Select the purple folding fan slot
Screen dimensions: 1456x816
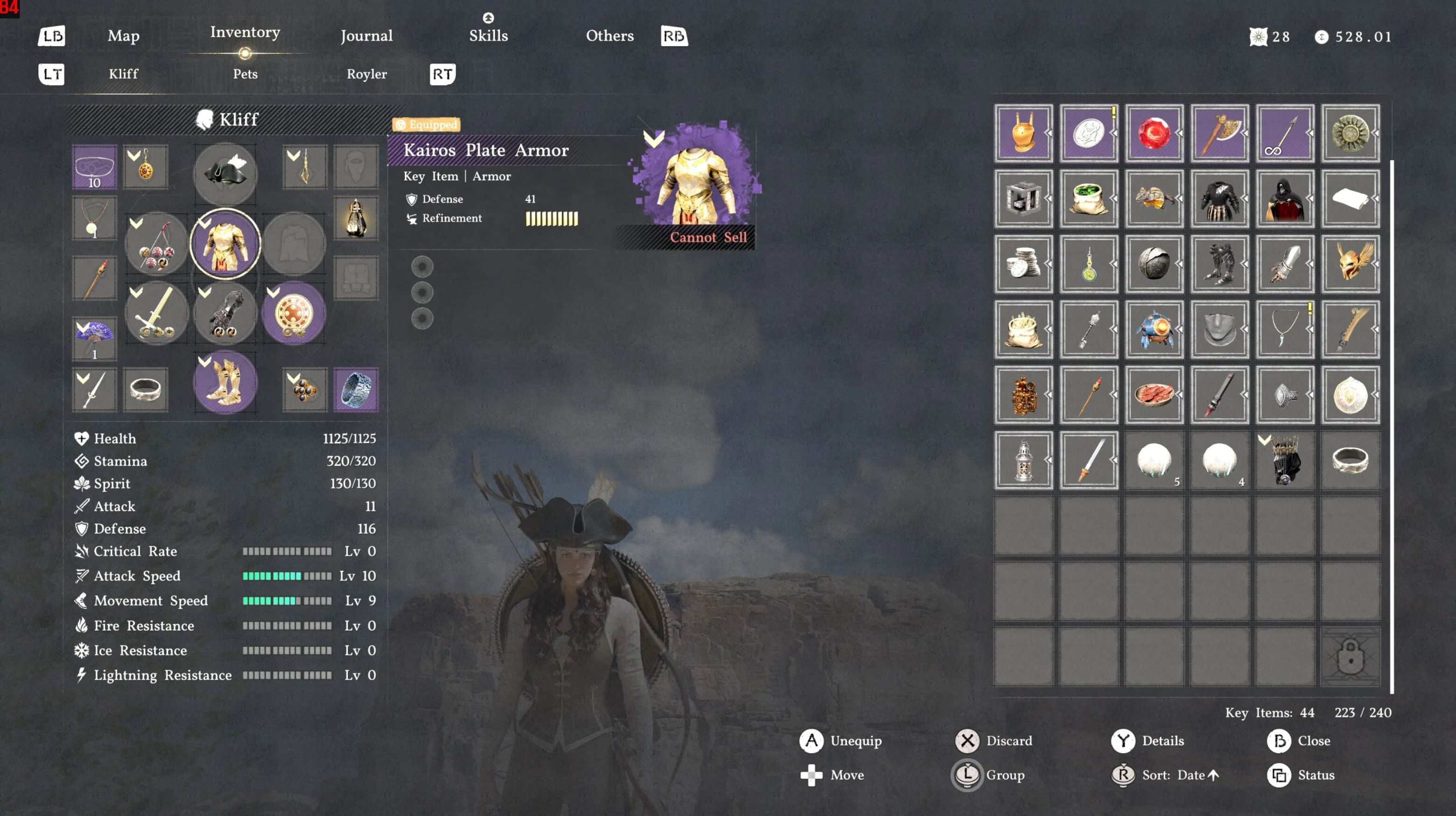(x=94, y=338)
